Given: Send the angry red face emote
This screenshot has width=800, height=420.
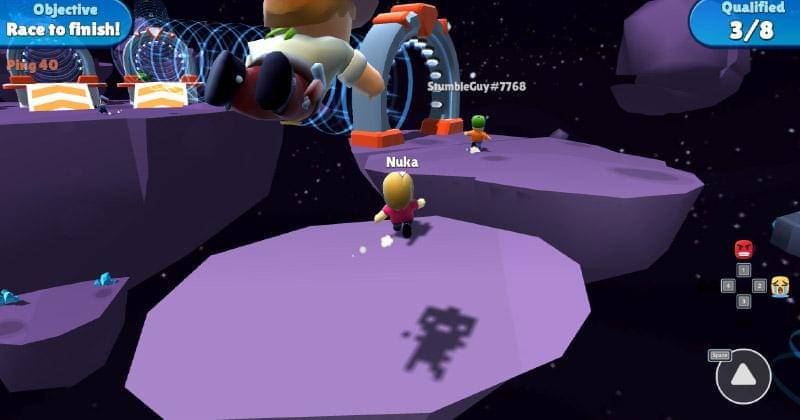Looking at the screenshot, I should (x=743, y=249).
